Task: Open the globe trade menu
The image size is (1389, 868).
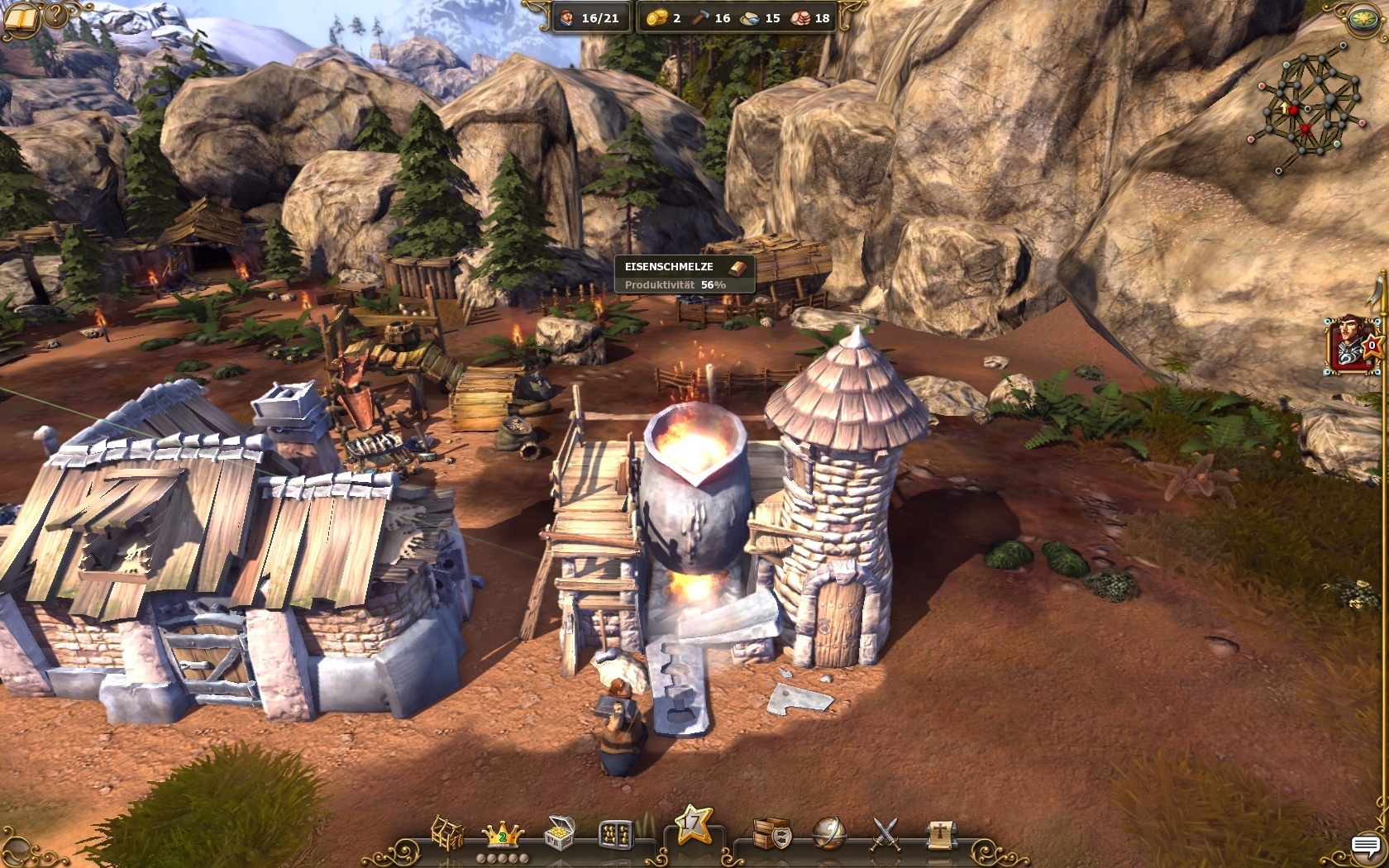Action: [828, 833]
